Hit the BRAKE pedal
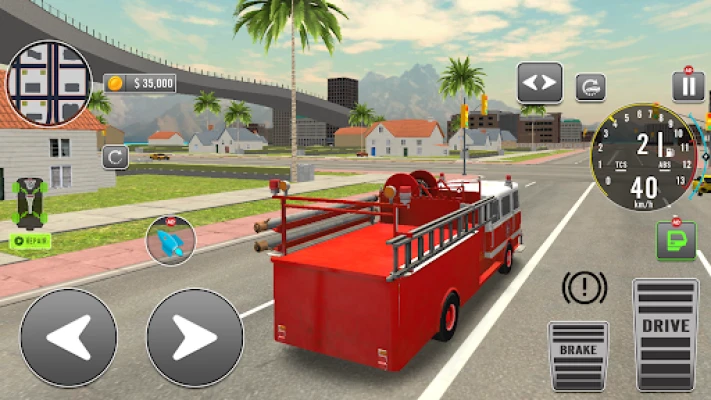Viewport: 711px width, 400px height. tap(578, 355)
